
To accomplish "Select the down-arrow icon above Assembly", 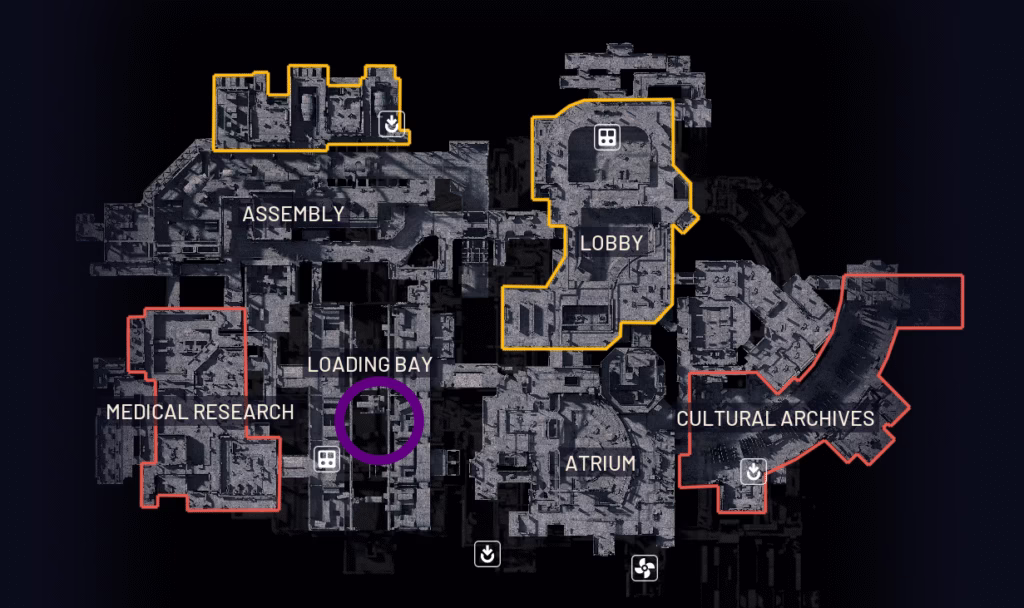I will (393, 123).
